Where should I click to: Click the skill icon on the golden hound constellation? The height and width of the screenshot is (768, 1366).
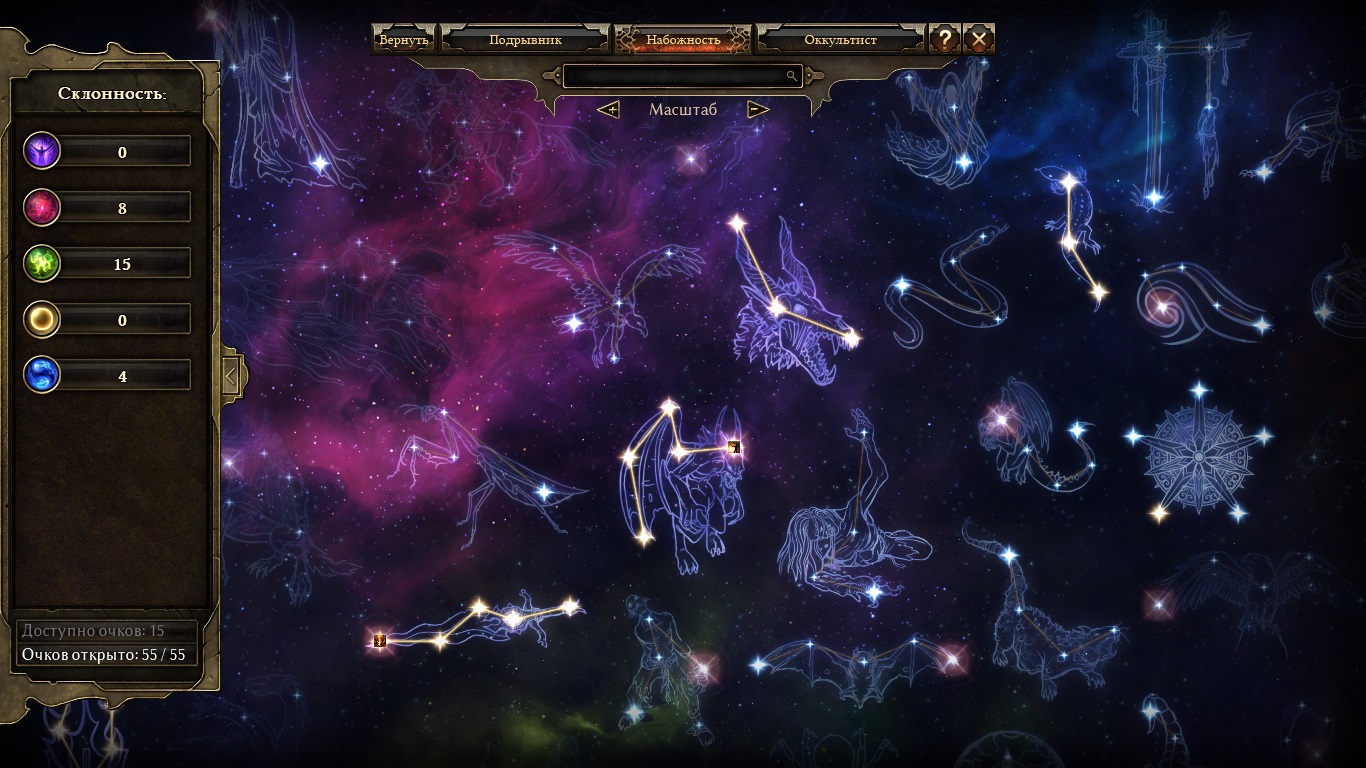click(379, 640)
